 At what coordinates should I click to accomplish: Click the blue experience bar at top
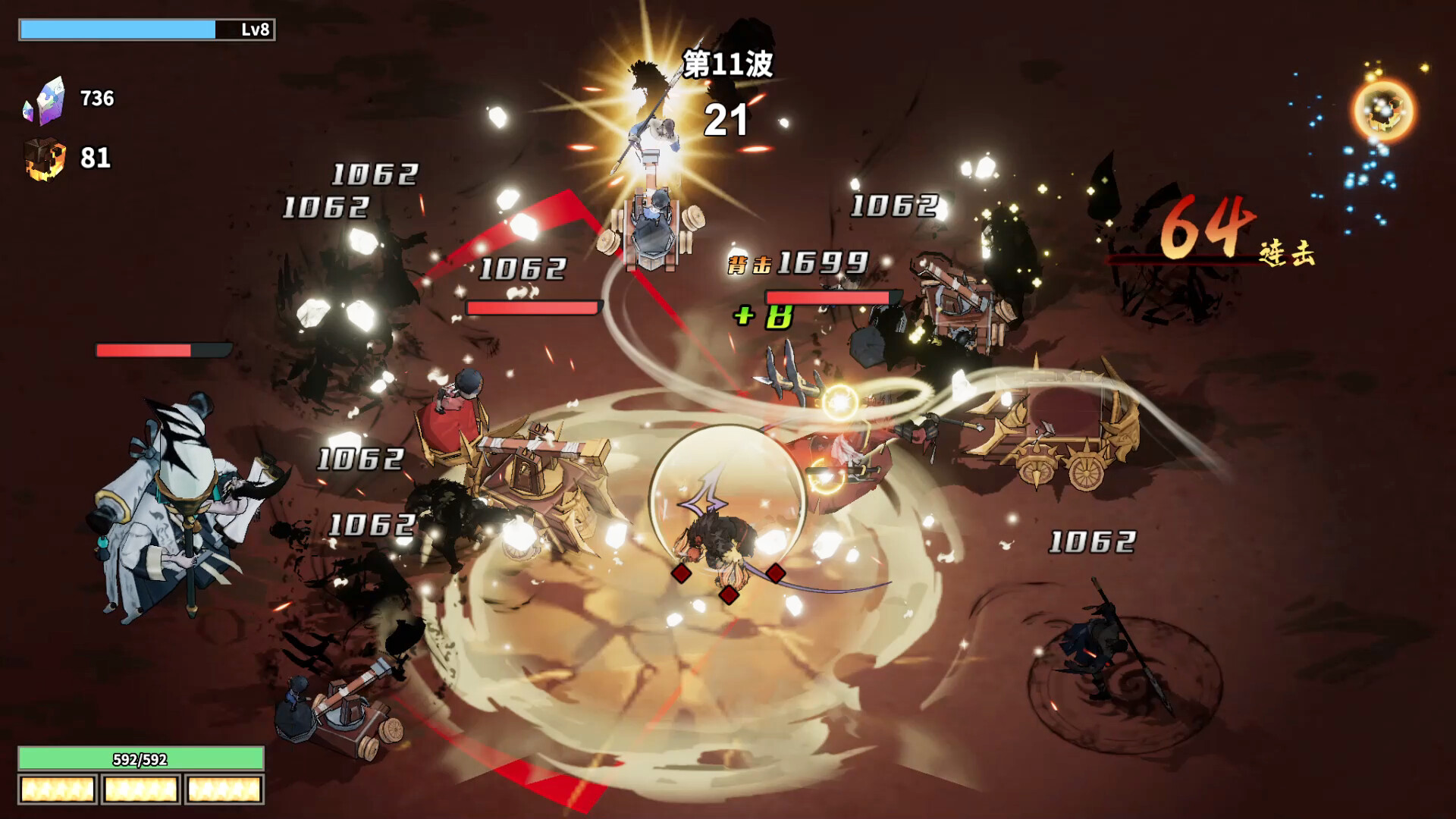pos(118,29)
